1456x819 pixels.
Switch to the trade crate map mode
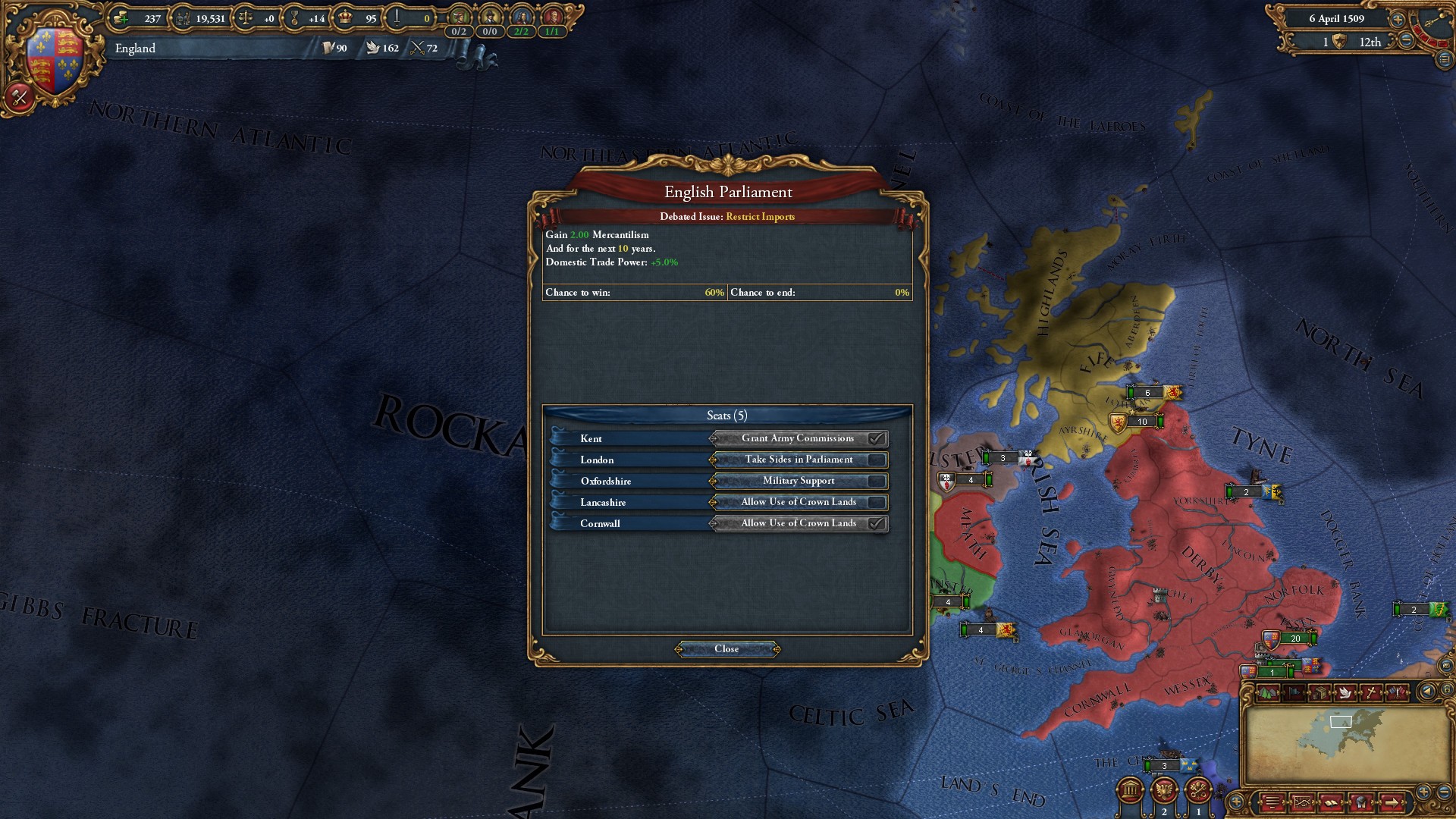click(1319, 692)
